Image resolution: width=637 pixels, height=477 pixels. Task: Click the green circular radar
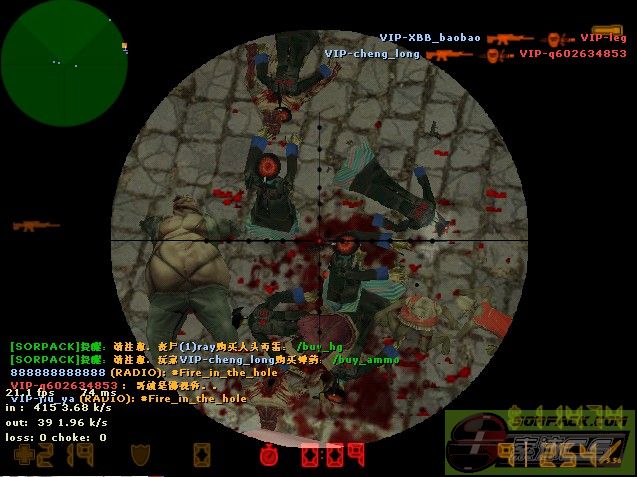point(58,57)
